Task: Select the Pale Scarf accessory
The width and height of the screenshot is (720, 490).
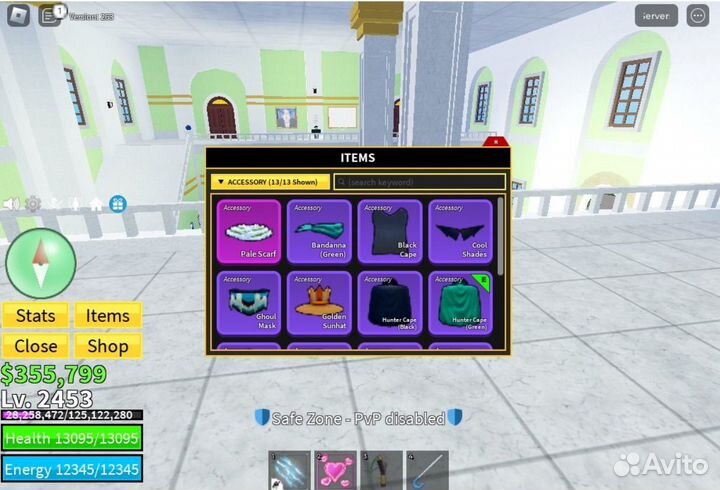Action: [x=249, y=232]
